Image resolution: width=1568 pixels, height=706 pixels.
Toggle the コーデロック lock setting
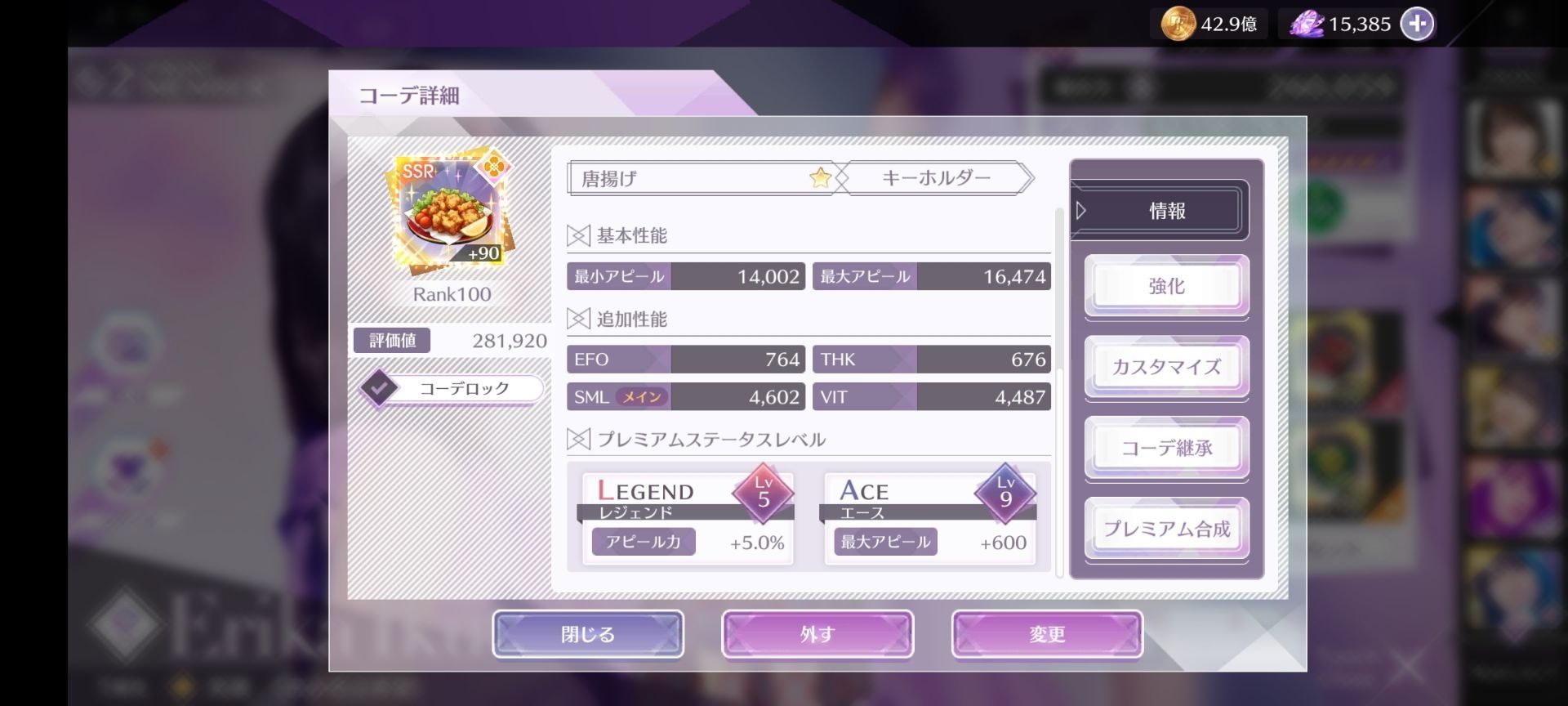(x=460, y=388)
